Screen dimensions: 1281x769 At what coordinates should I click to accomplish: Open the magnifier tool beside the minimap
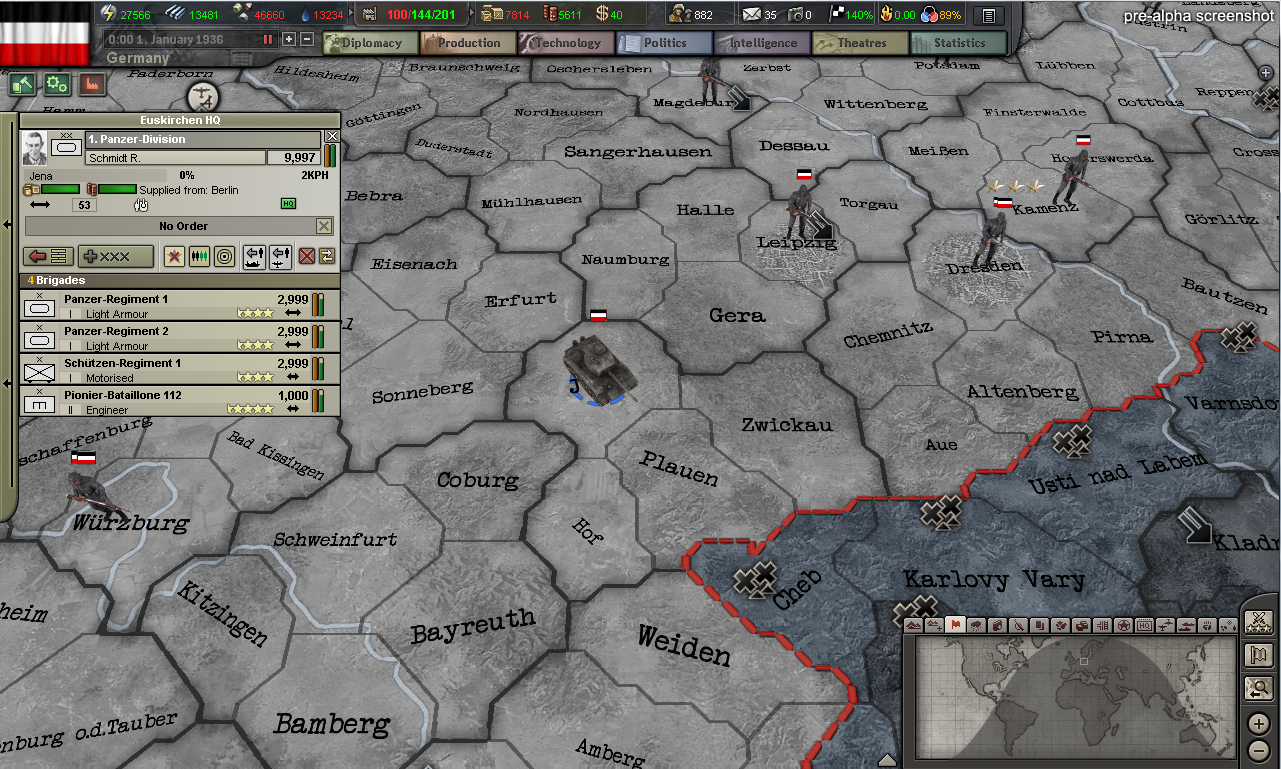(x=1259, y=688)
